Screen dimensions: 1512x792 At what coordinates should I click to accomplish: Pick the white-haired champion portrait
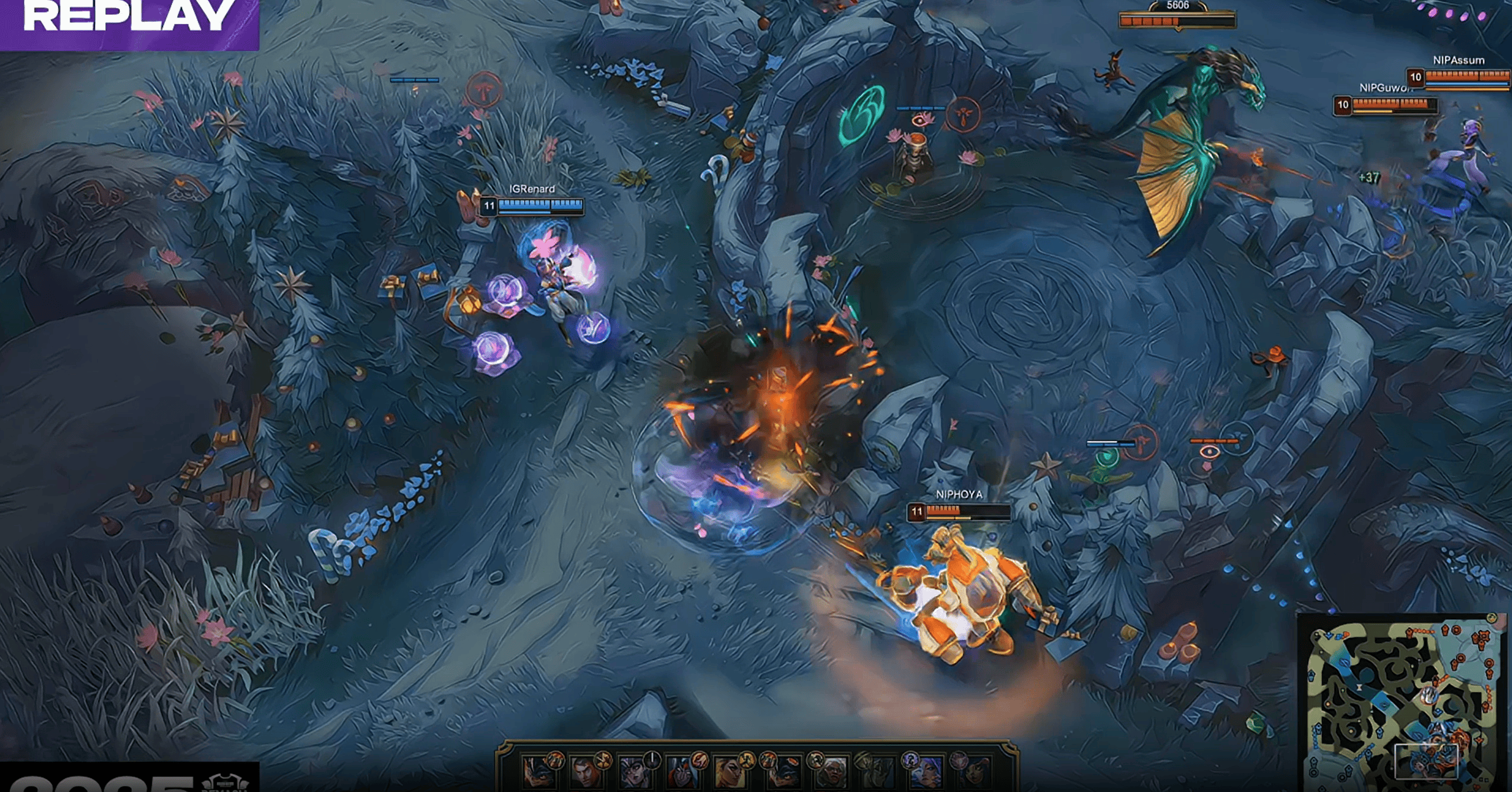(830, 773)
